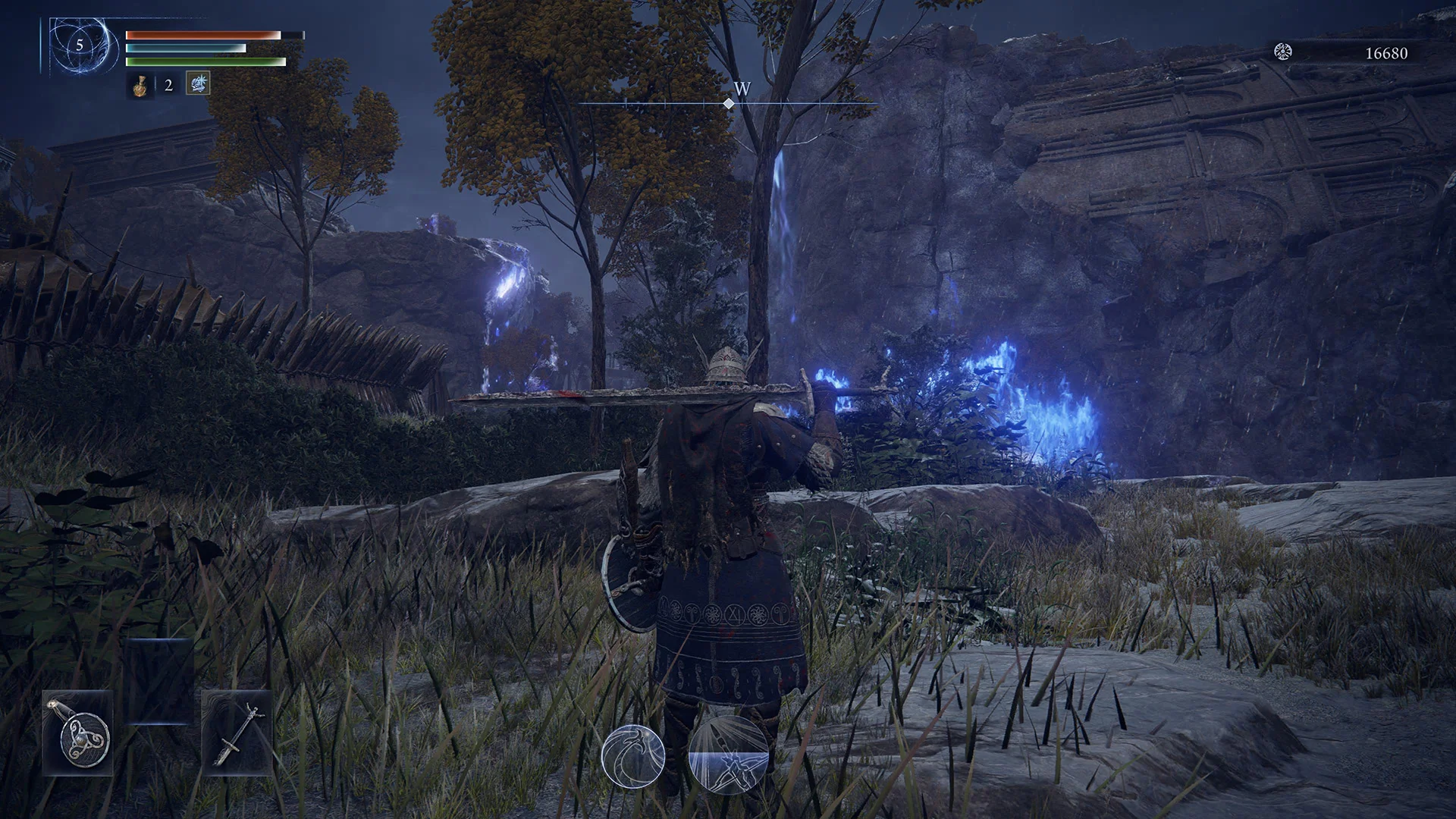Image resolution: width=1456 pixels, height=819 pixels.
Task: Click the glowing level emblem showing 5
Action: (80, 45)
